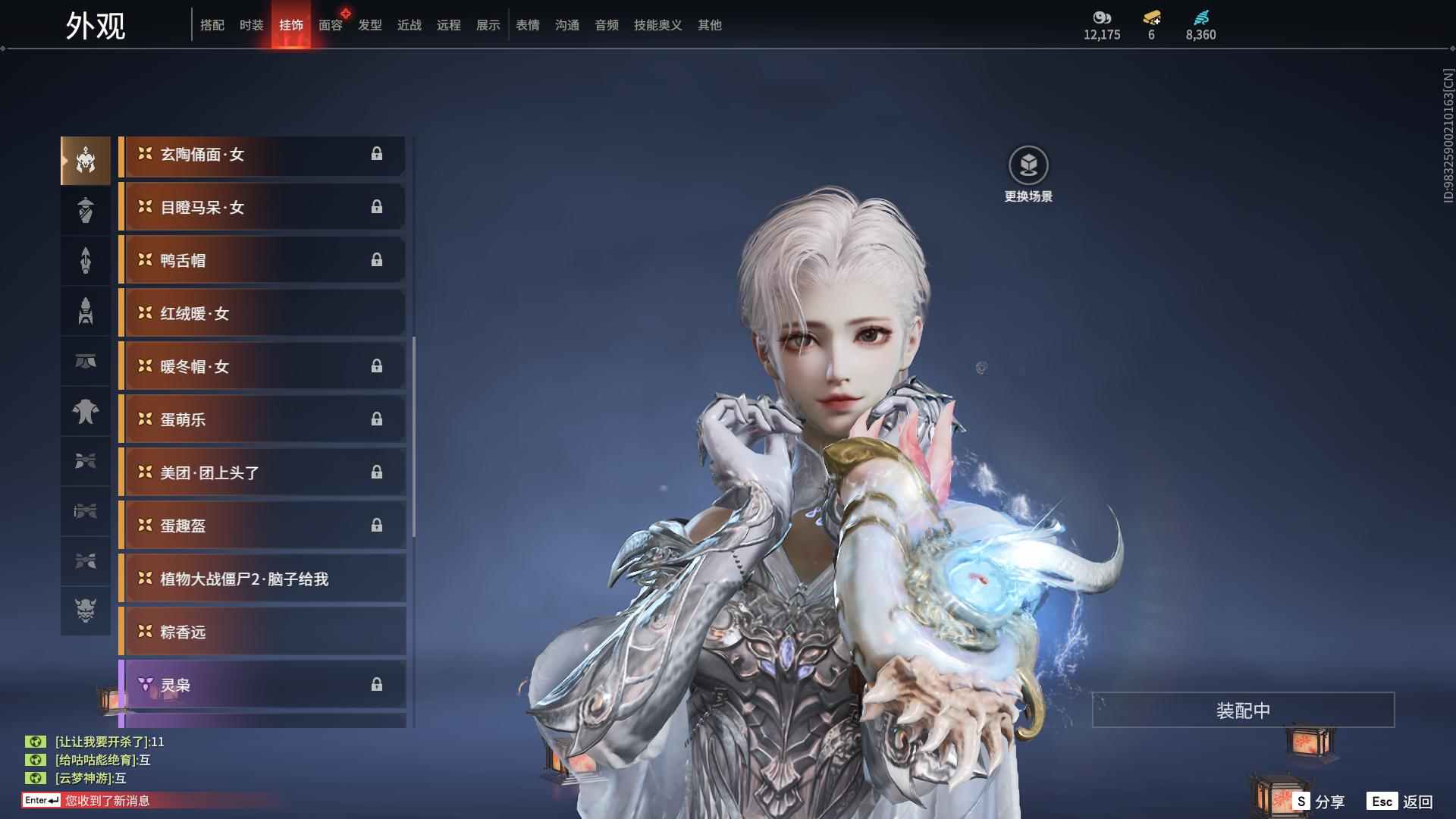Open the demon mask category icon
The image size is (1456, 819).
[86, 610]
